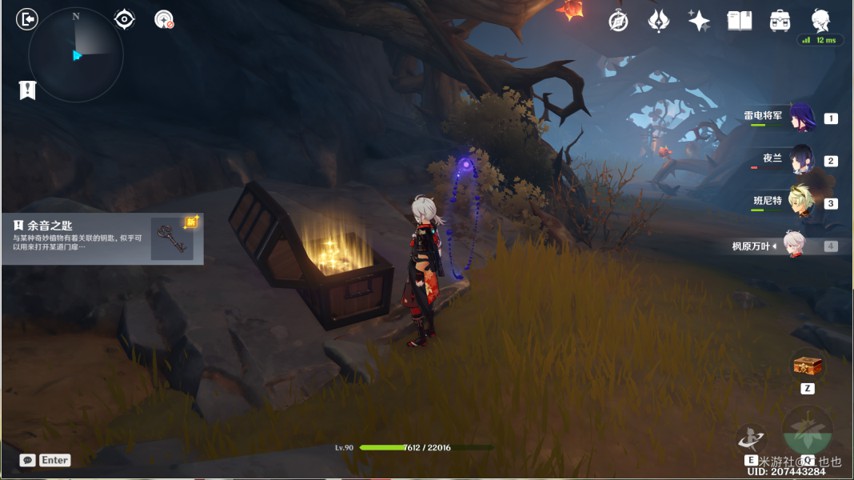
Task: Use the treasure chest gadget icon
Action: 807,367
